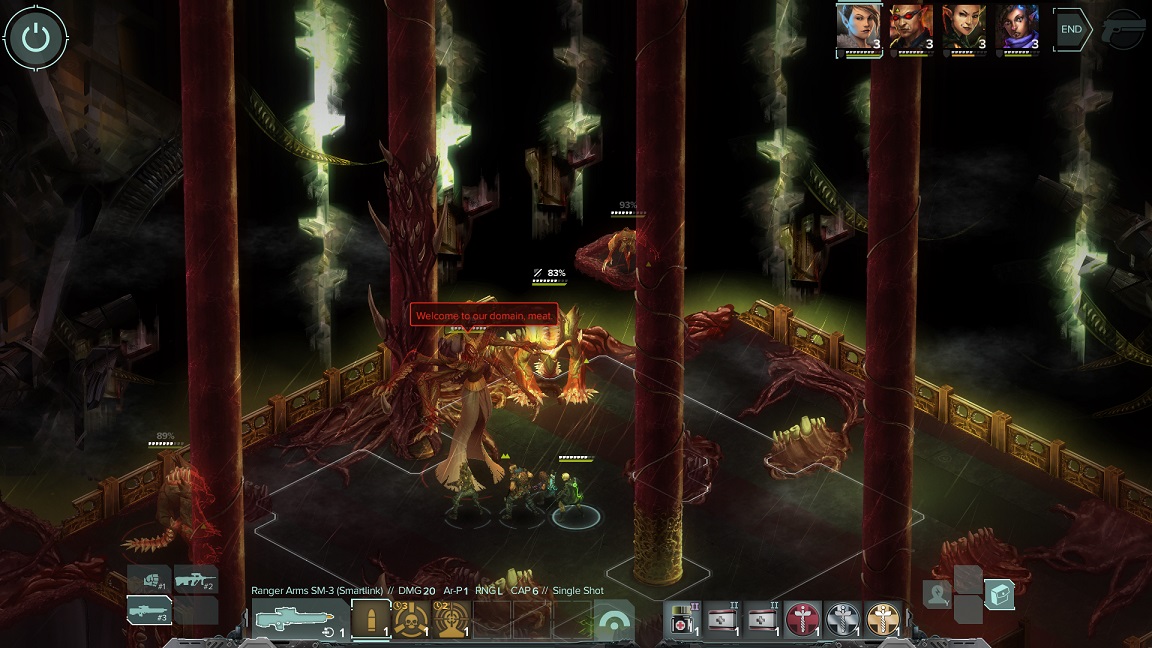The image size is (1152, 648).
Task: Use the gold caduceus medkit item
Action: tap(882, 621)
